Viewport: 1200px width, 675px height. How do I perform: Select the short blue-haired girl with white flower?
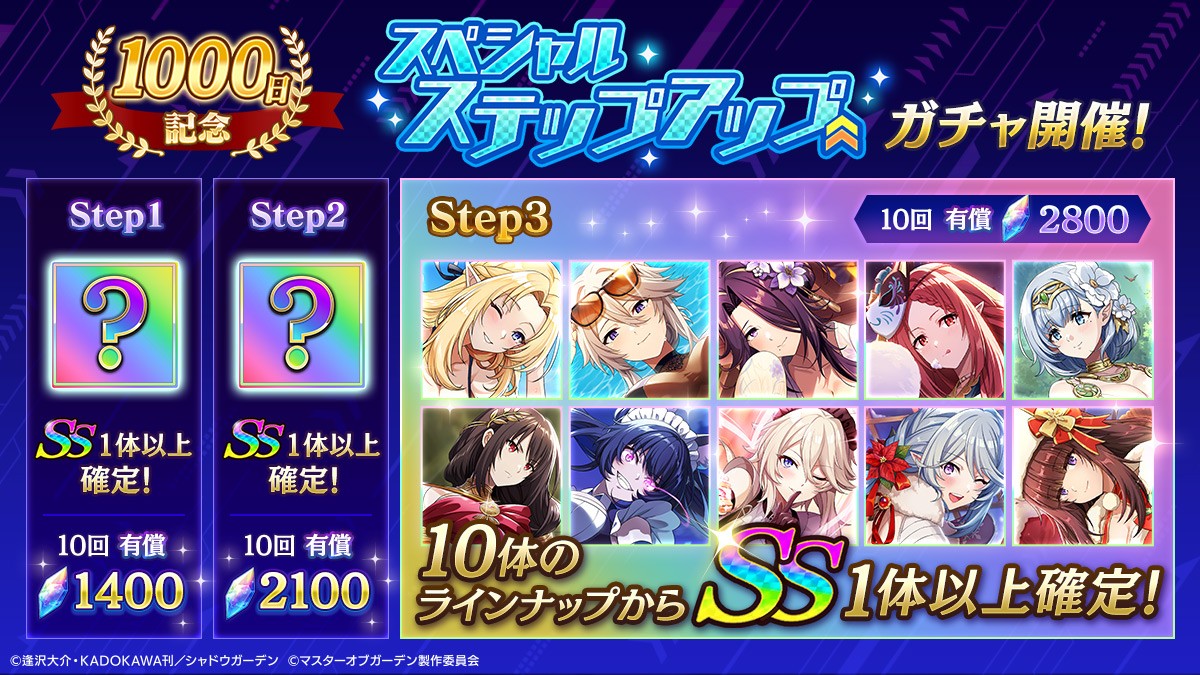click(1083, 328)
